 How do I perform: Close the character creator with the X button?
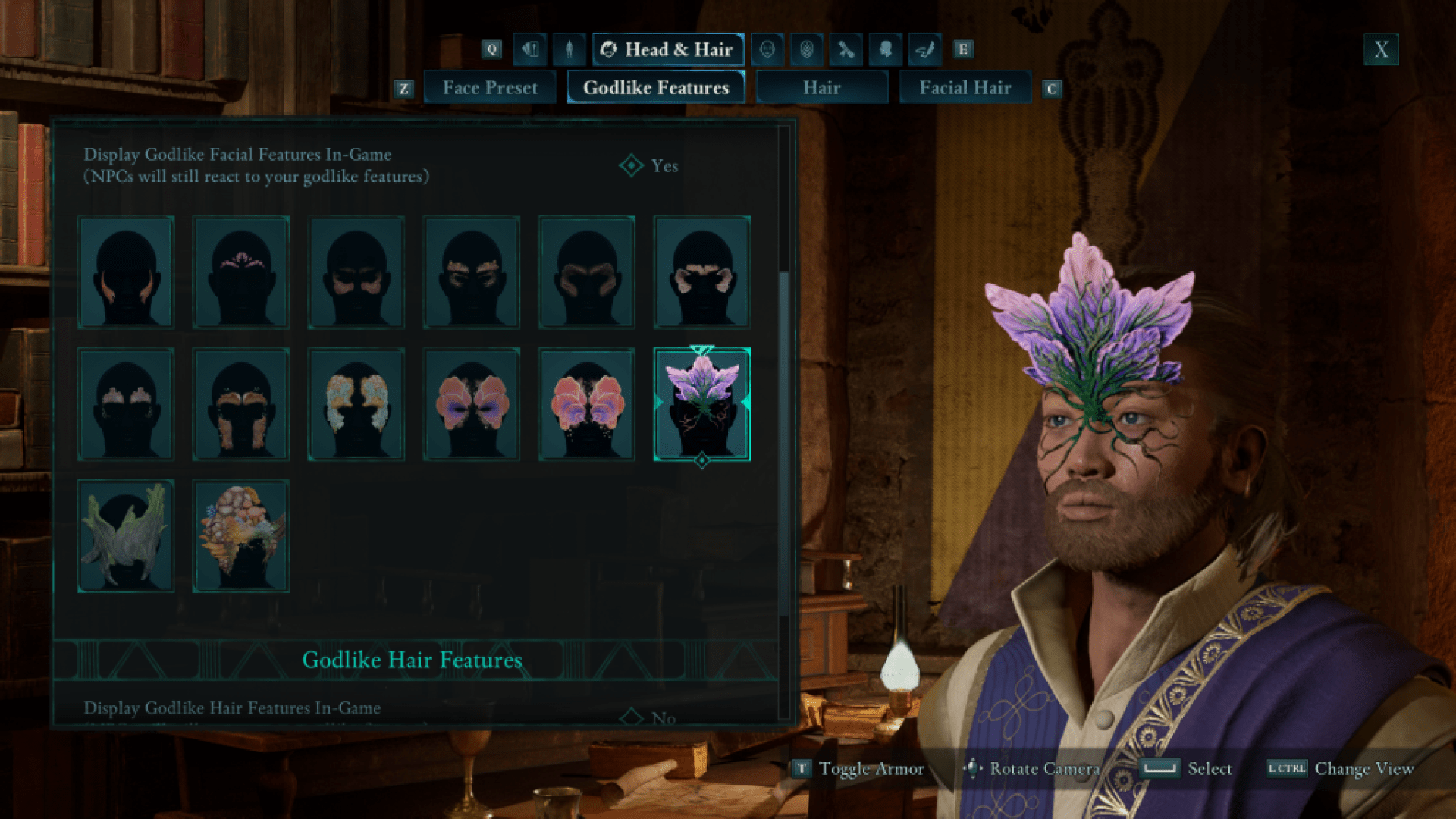[x=1381, y=50]
